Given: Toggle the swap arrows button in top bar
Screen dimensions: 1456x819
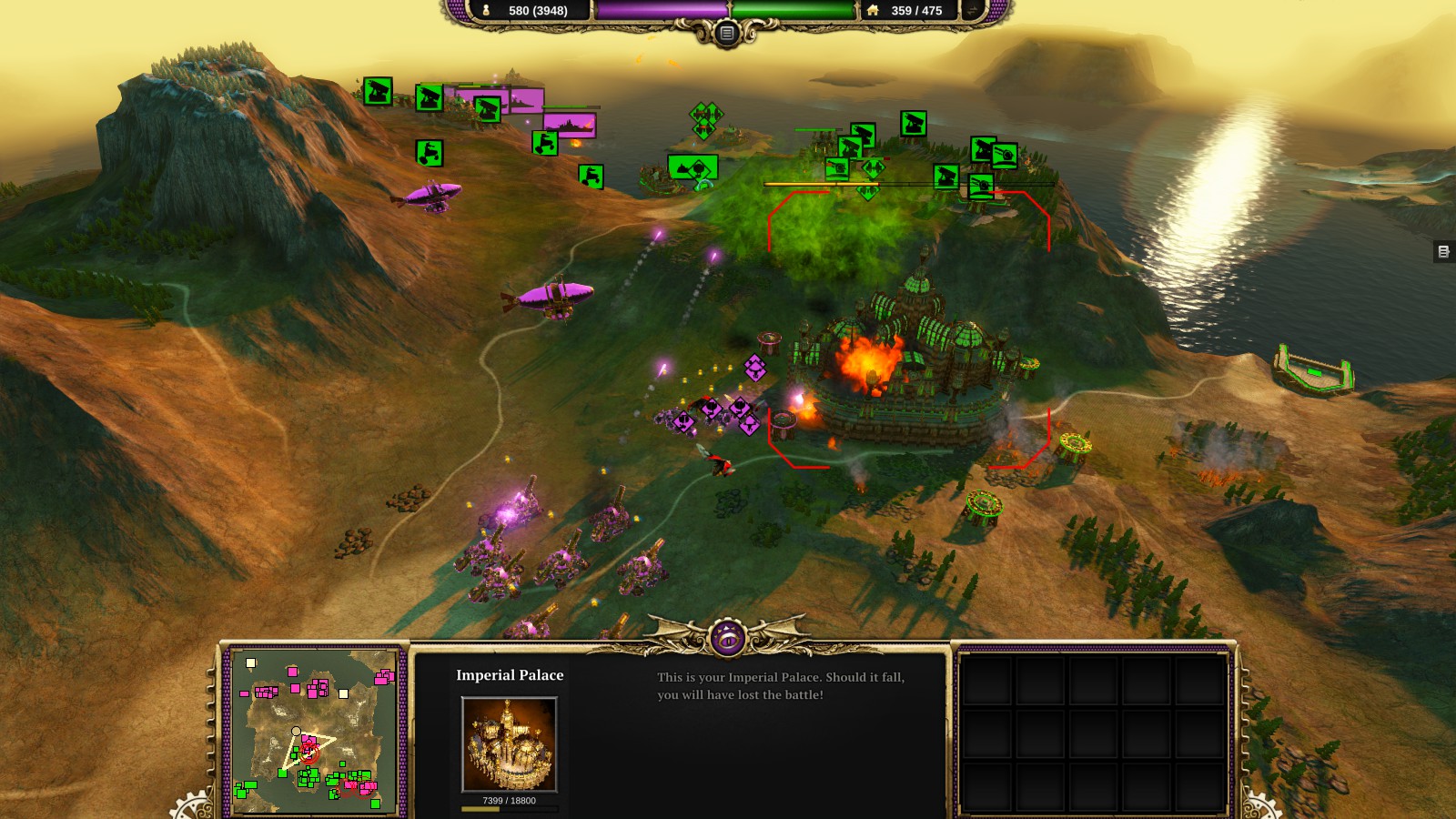Looking at the screenshot, I should 974,10.
